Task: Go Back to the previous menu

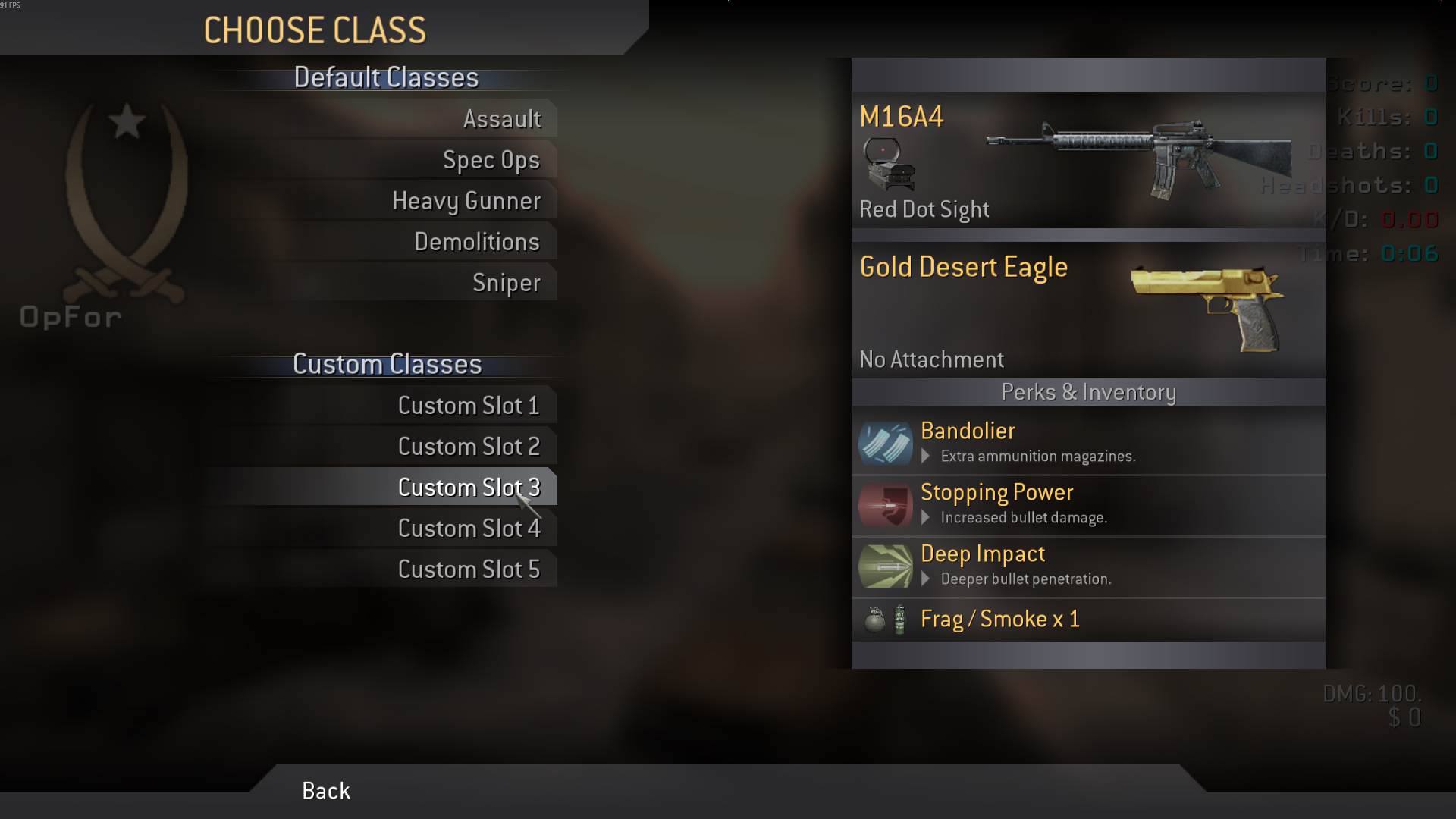Action: point(326,791)
